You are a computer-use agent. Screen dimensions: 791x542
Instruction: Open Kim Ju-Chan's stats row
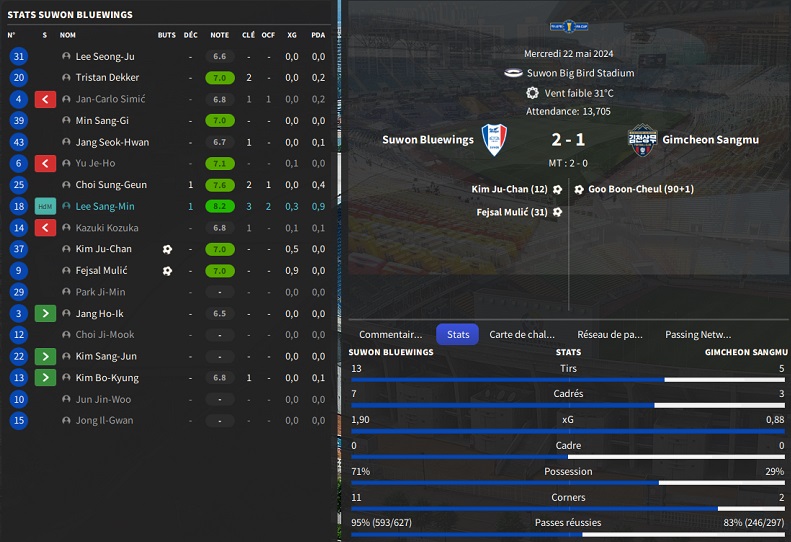(103, 249)
